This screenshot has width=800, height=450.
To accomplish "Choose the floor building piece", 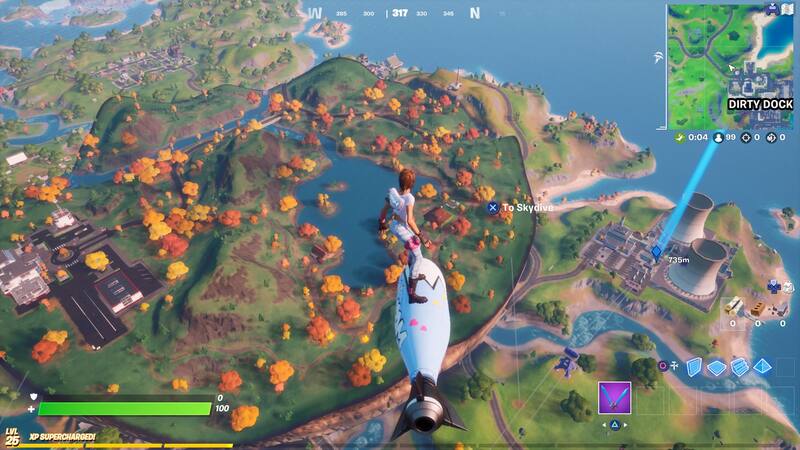I will pyautogui.click(x=716, y=367).
